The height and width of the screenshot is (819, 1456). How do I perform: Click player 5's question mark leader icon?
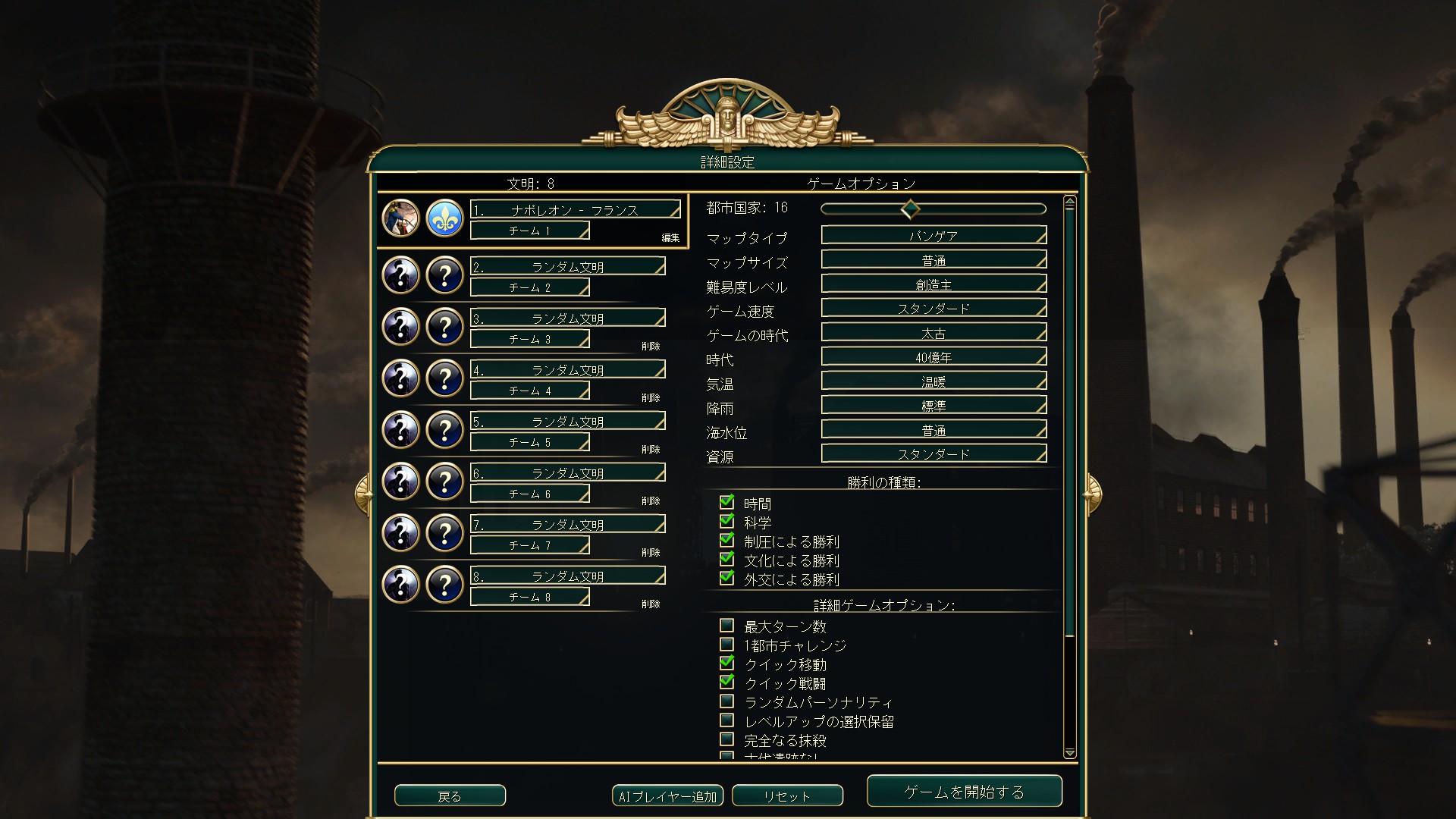click(400, 429)
